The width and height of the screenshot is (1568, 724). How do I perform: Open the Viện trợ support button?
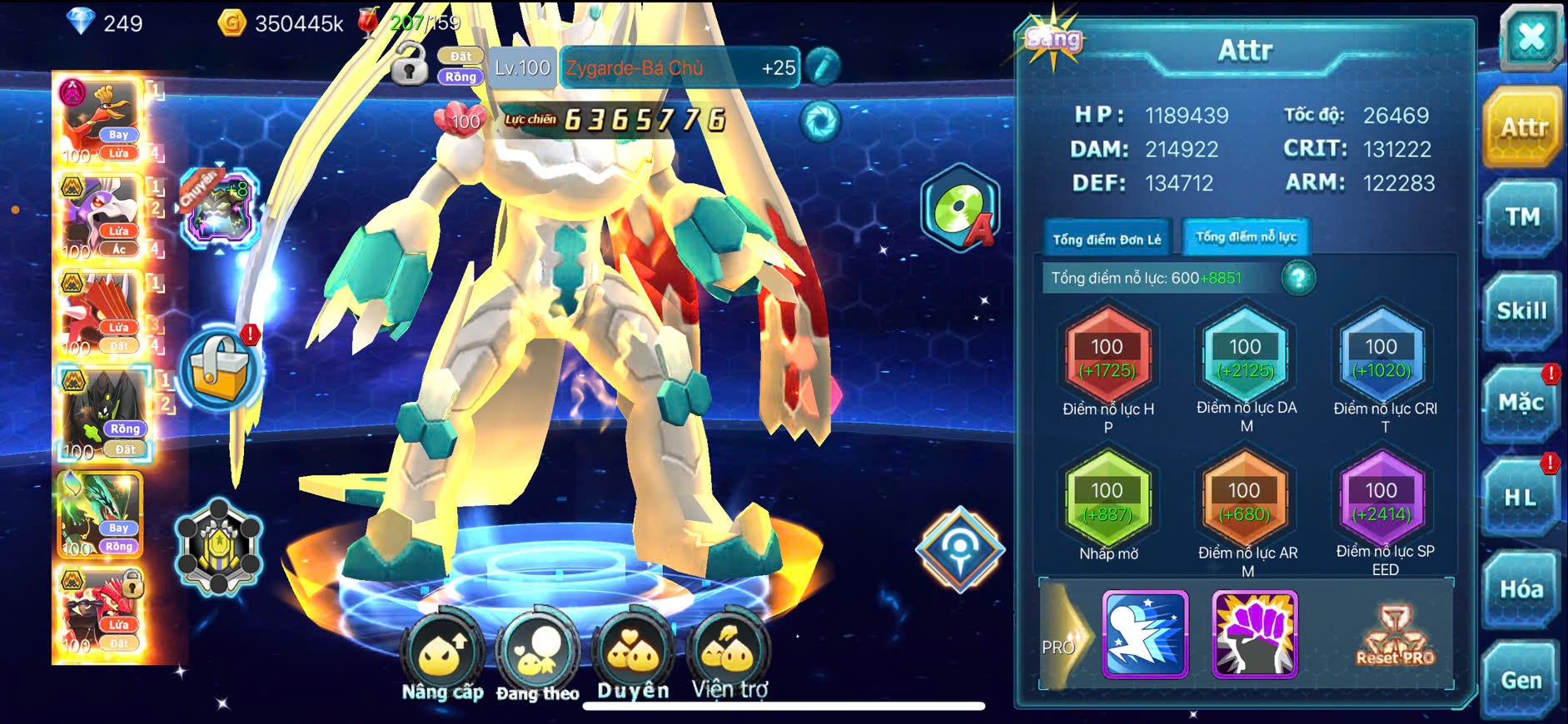[729, 654]
